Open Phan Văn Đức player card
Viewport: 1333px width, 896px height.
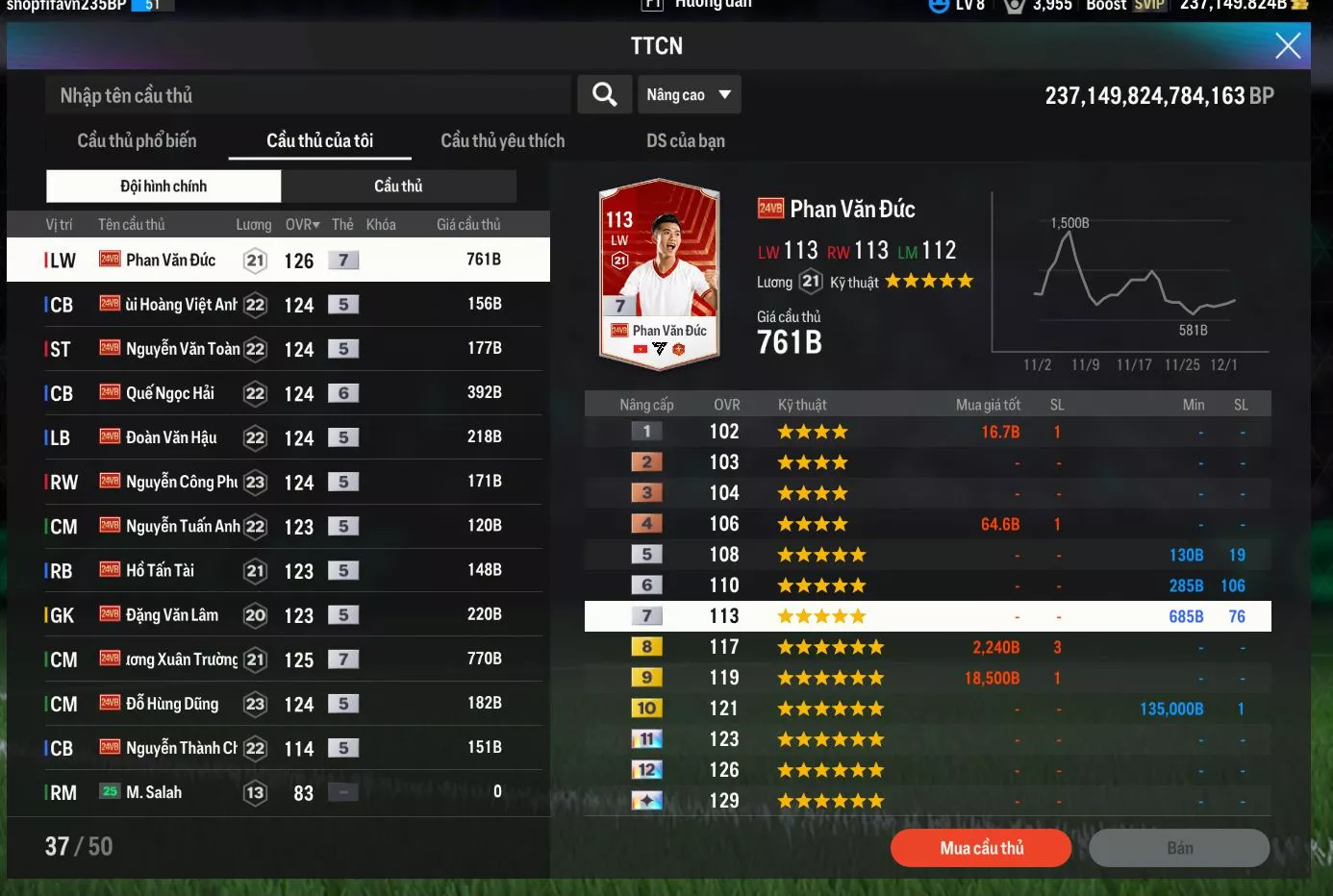[x=659, y=274]
